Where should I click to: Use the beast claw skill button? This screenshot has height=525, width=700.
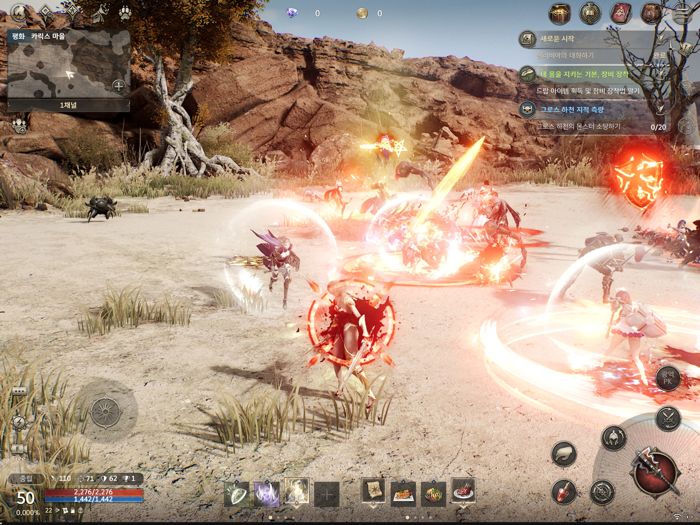pyautogui.click(x=564, y=453)
